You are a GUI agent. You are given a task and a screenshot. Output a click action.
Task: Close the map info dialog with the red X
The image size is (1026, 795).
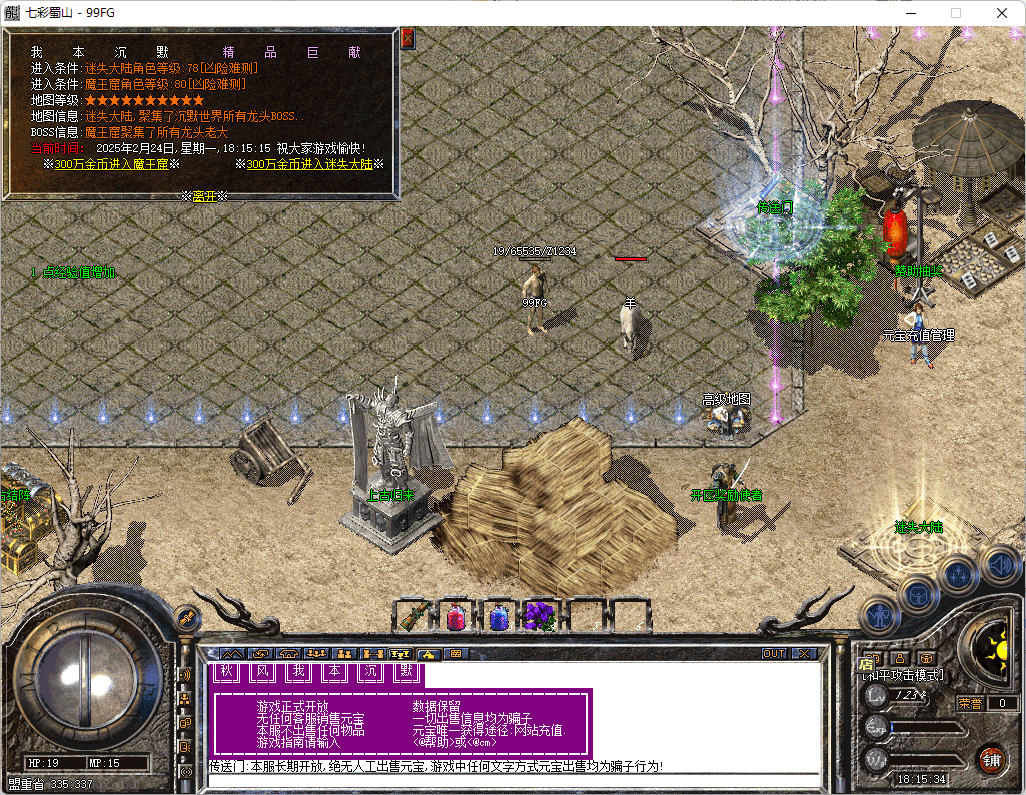(x=407, y=39)
